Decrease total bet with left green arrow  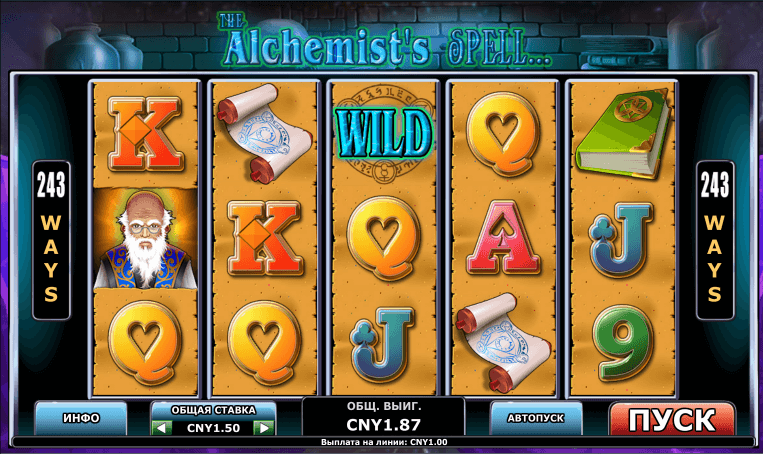click(161, 428)
